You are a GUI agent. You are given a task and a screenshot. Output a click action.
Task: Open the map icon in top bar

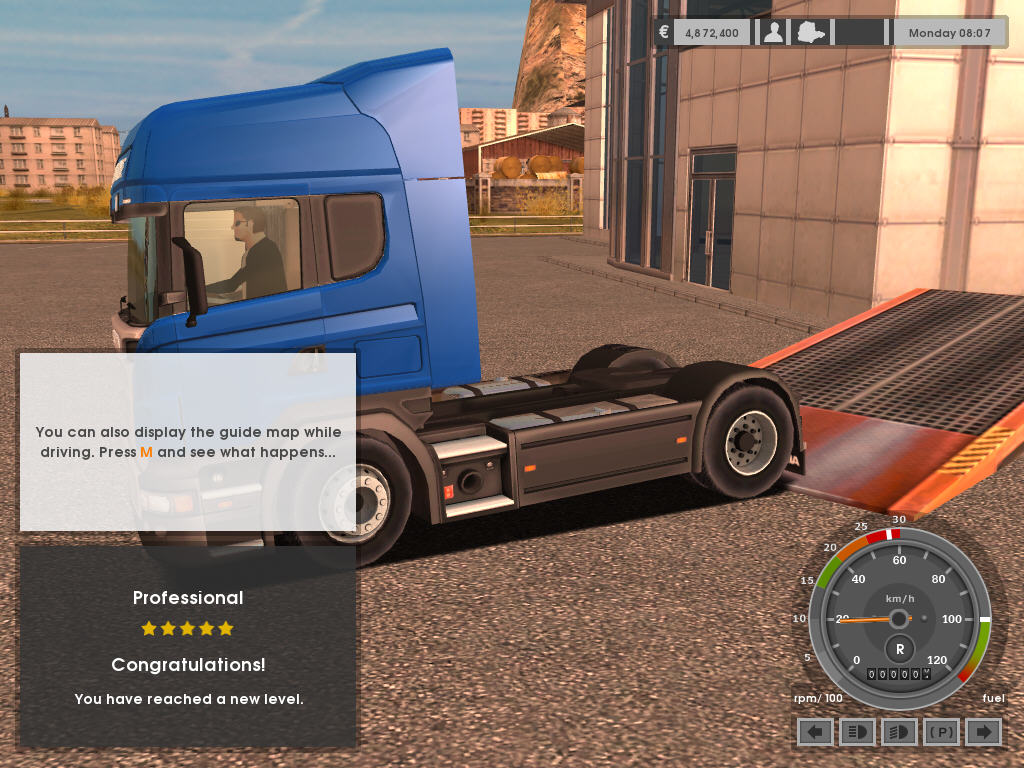[810, 33]
